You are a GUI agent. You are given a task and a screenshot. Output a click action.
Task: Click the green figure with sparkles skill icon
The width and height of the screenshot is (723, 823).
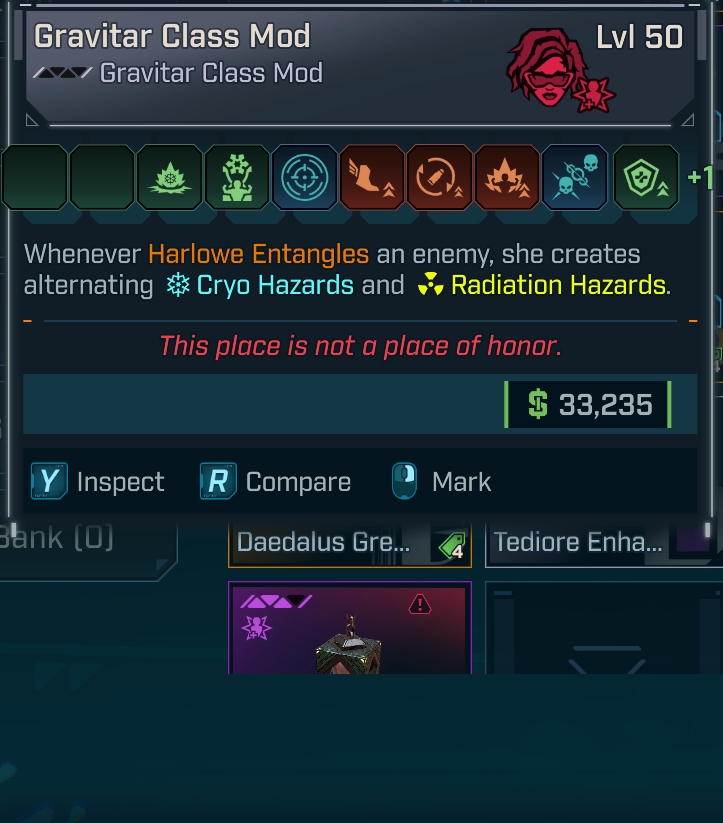237,178
